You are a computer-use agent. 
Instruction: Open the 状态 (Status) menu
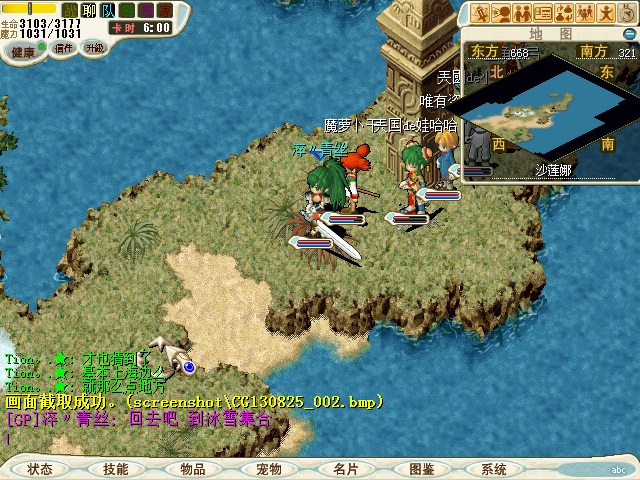coord(41,468)
